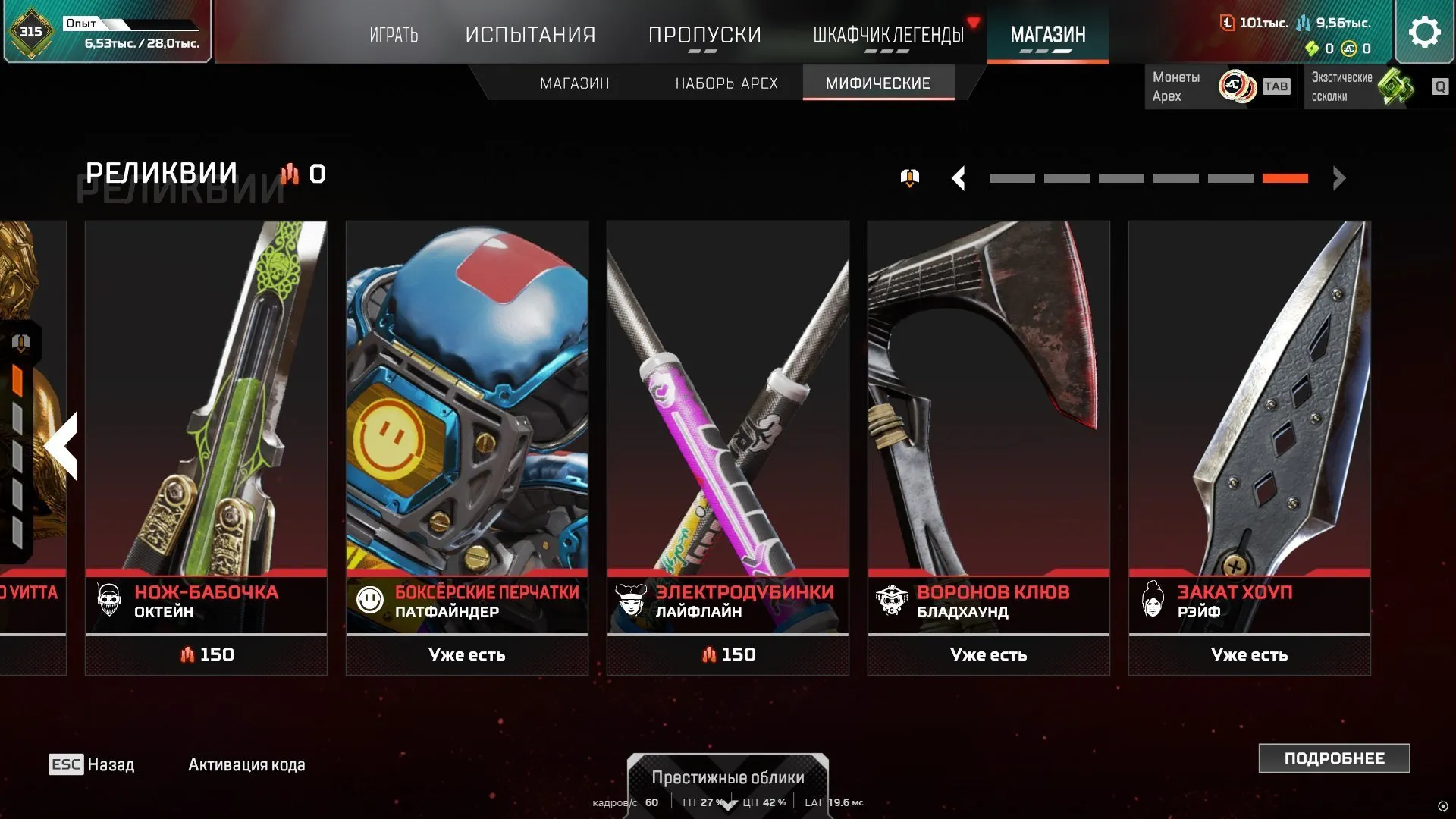Open the ИСПЫТАНИЯ menu tab
The image size is (1456, 819).
pyautogui.click(x=531, y=34)
